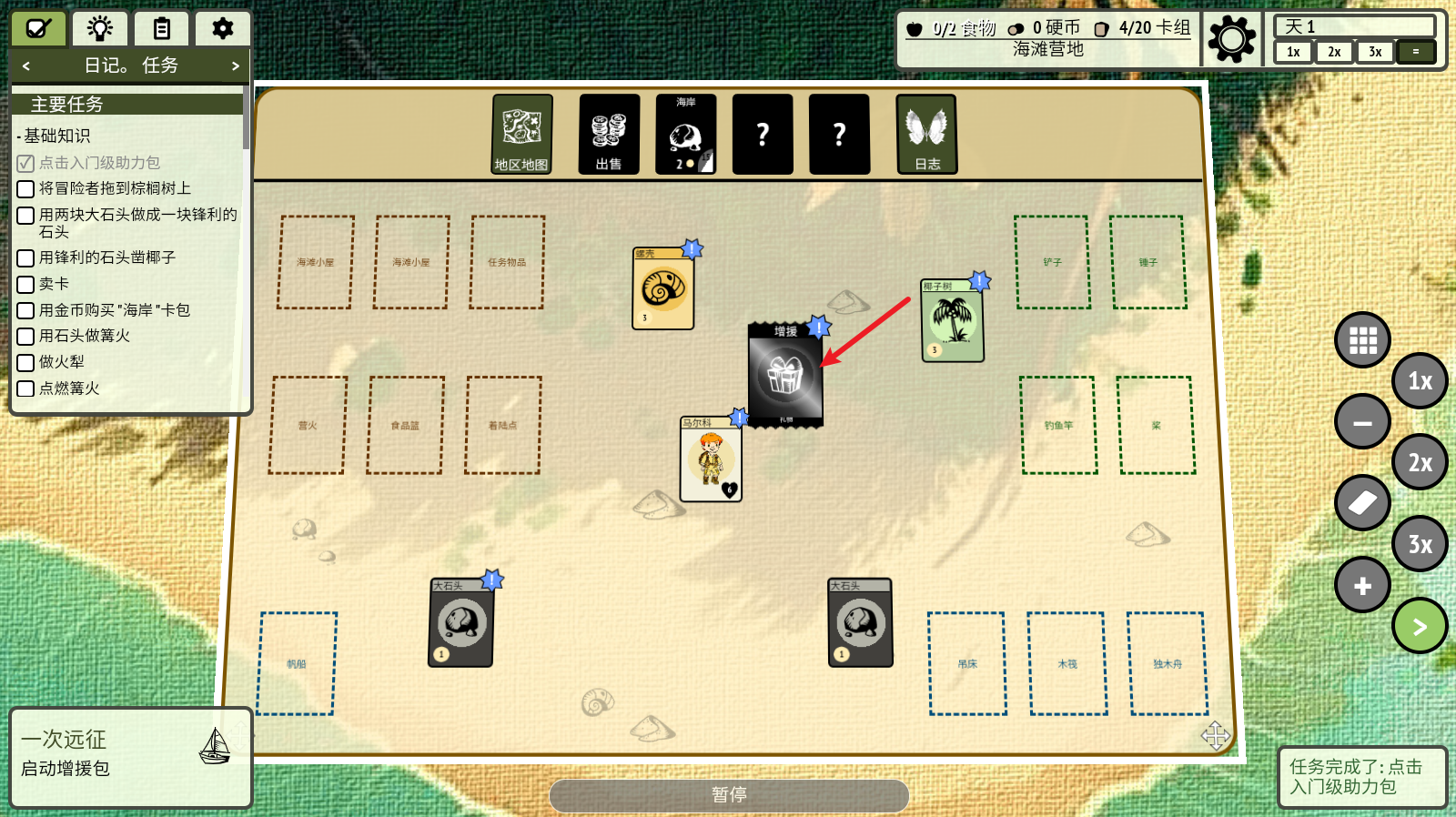This screenshot has width=1456, height=817.
Task: Open the clipboard notes icon top-left
Action: coord(161,28)
